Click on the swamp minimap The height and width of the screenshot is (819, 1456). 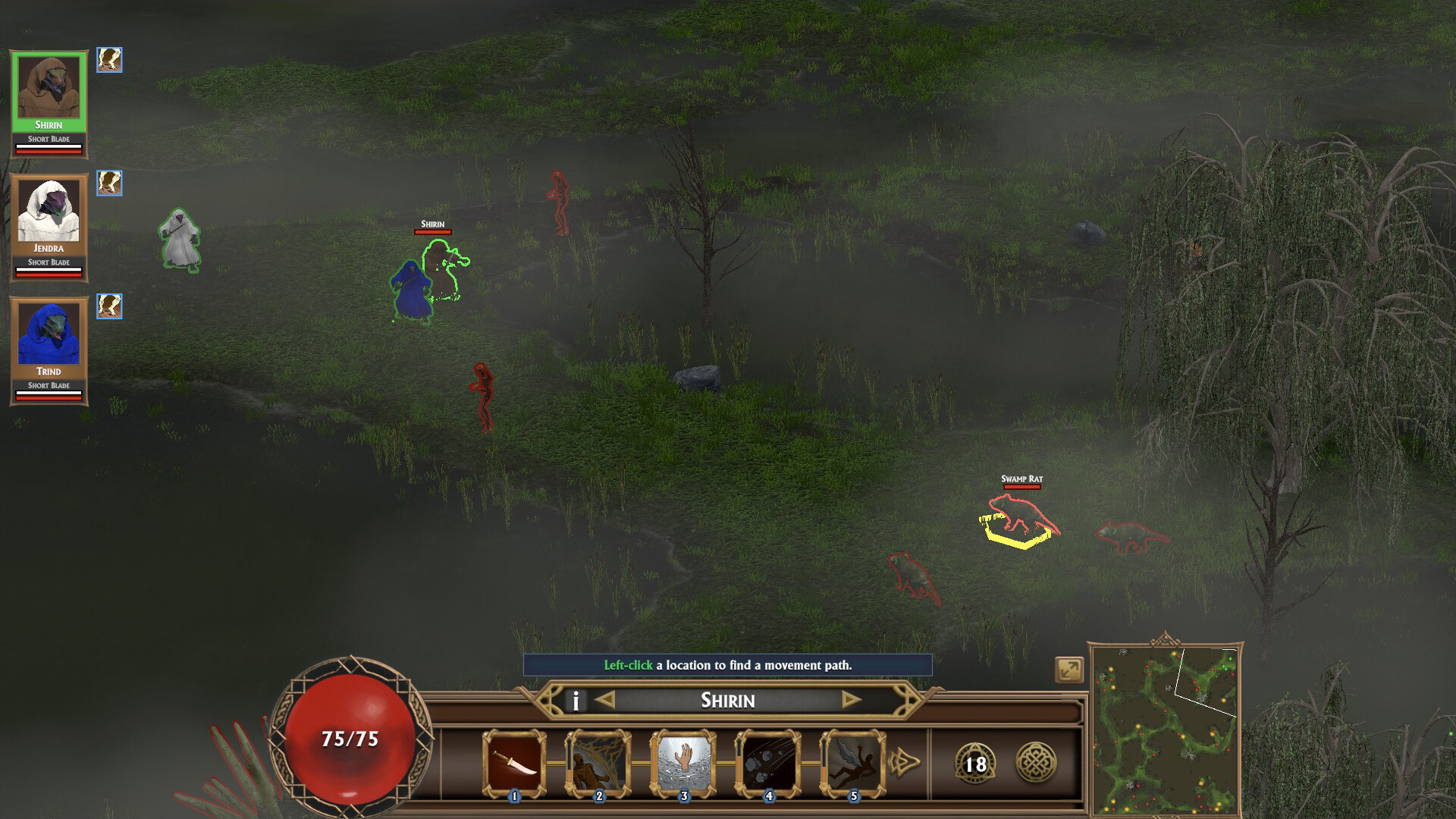pos(1164,730)
